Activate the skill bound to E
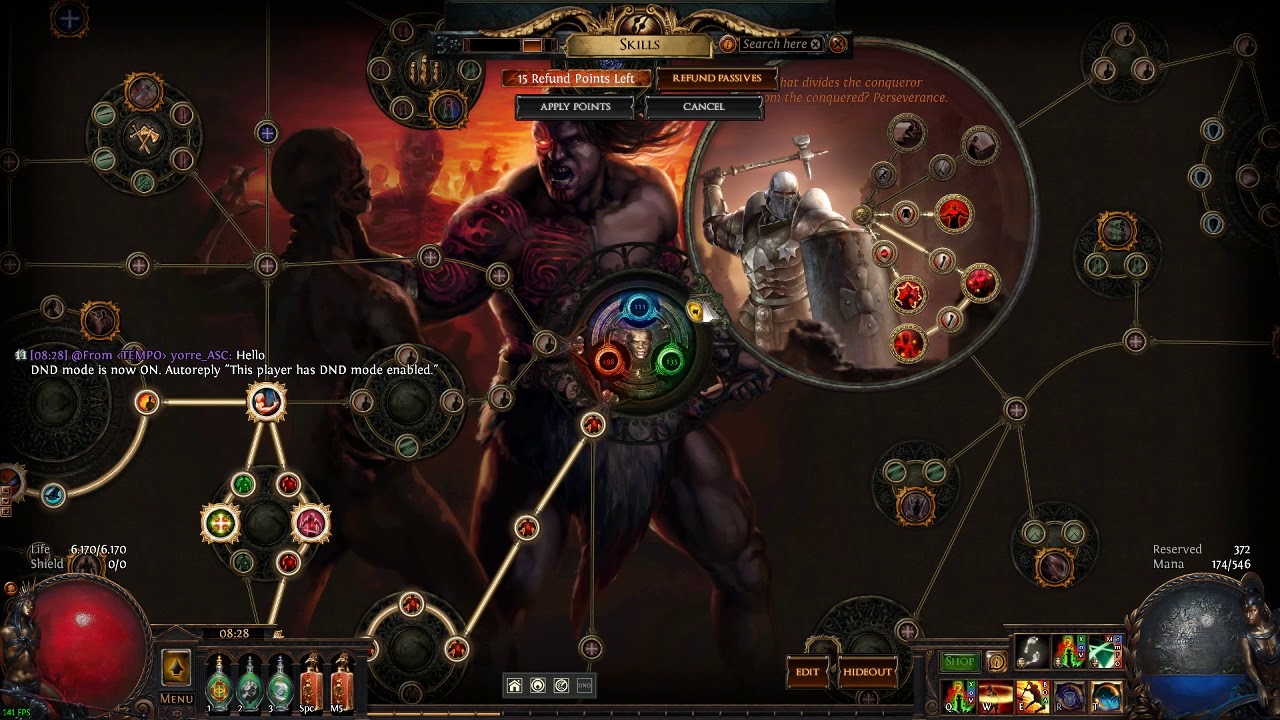The width and height of the screenshot is (1280, 720). 1031,695
